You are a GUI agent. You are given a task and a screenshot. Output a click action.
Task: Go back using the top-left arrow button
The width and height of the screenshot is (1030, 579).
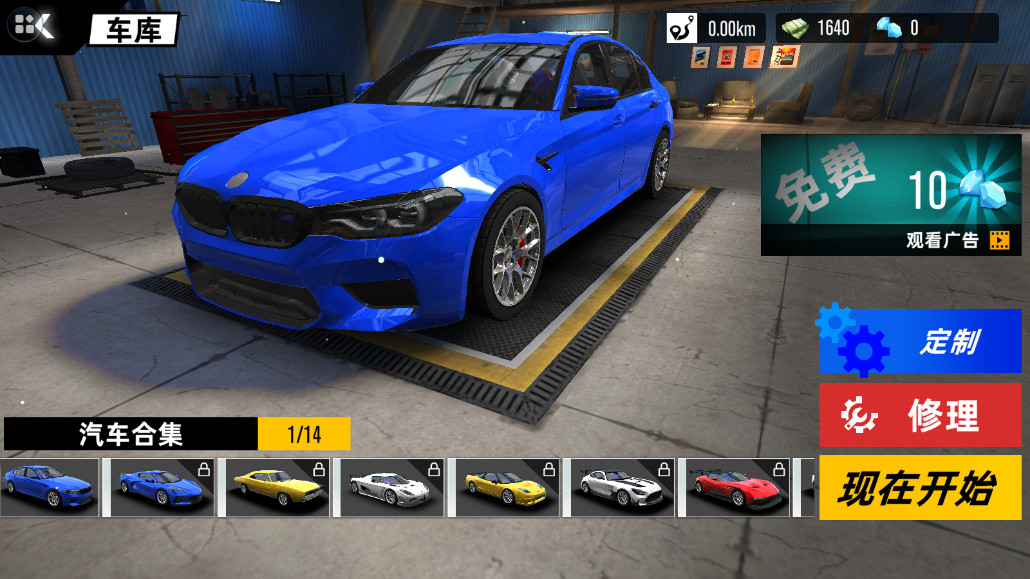[33, 27]
